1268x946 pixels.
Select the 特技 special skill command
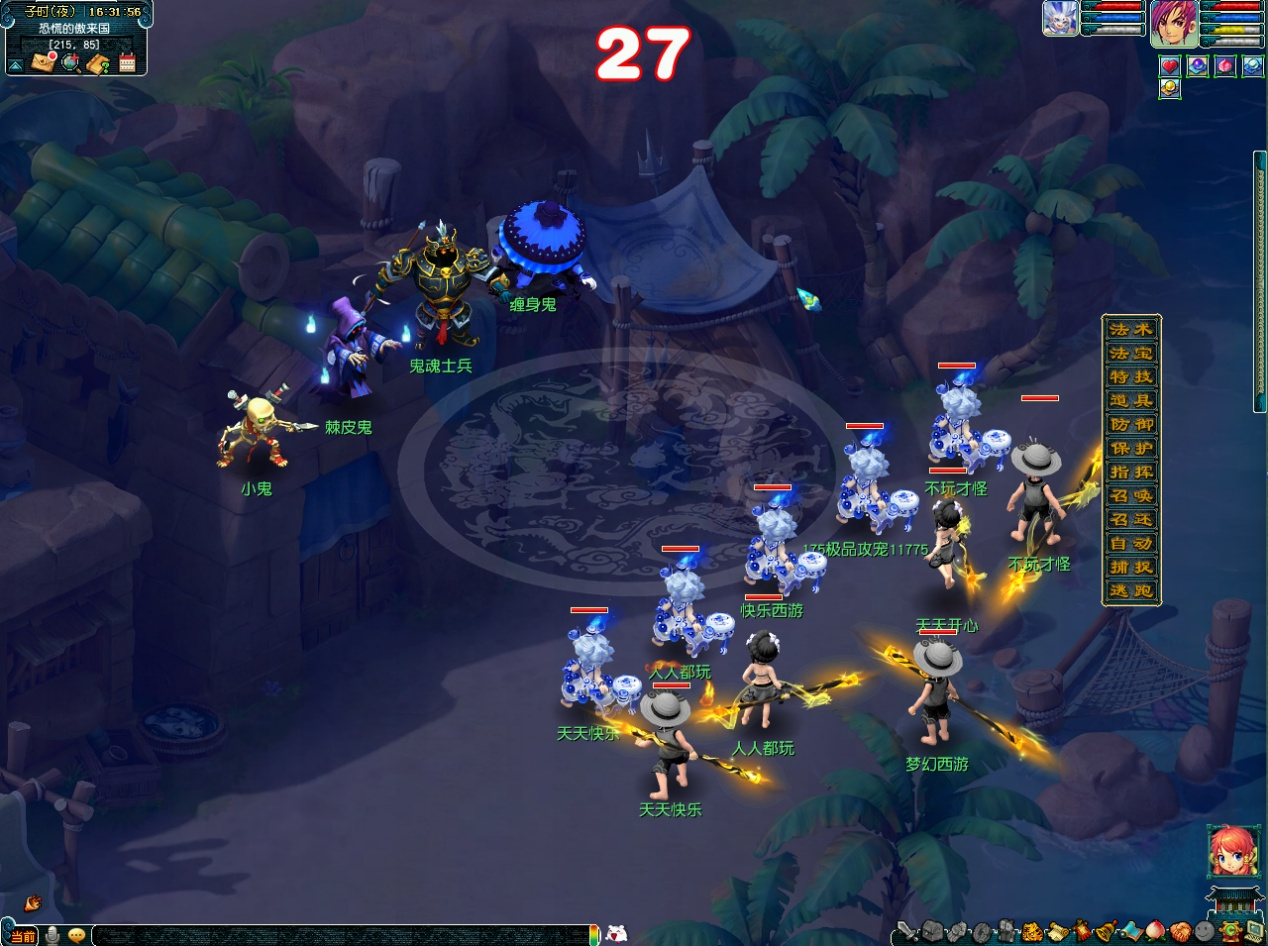[x=1131, y=377]
